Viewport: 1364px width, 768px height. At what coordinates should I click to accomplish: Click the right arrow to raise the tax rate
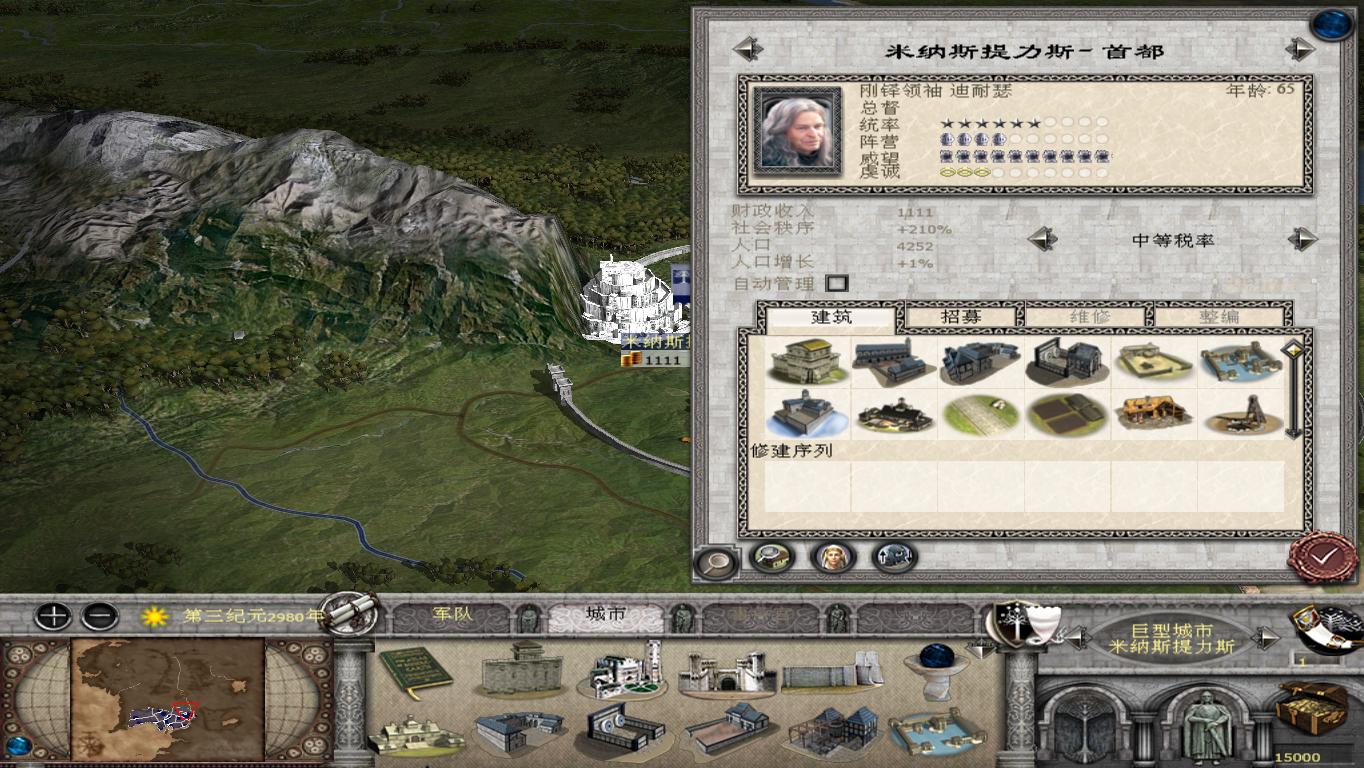(x=1299, y=238)
